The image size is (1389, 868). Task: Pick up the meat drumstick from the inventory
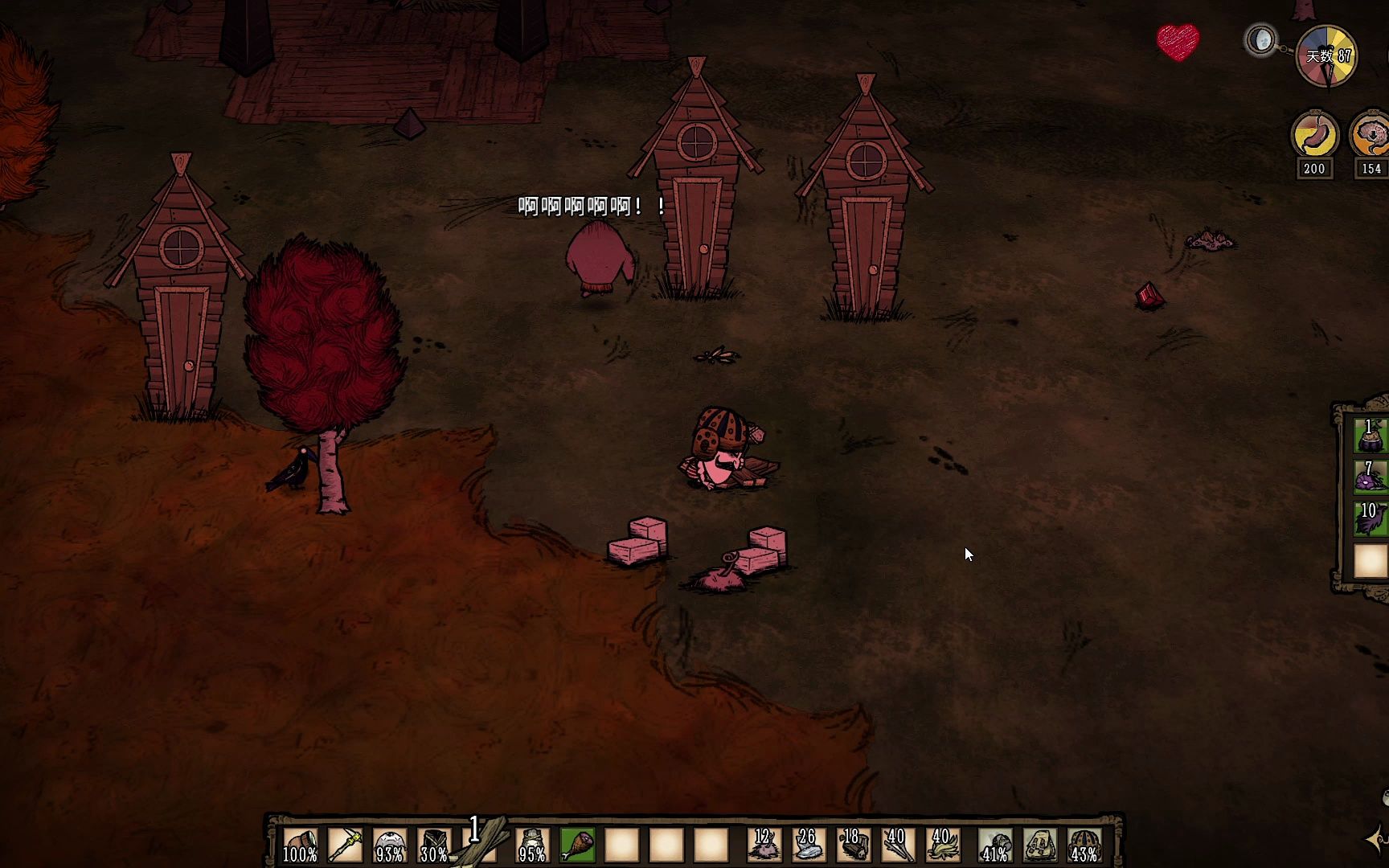[577, 845]
